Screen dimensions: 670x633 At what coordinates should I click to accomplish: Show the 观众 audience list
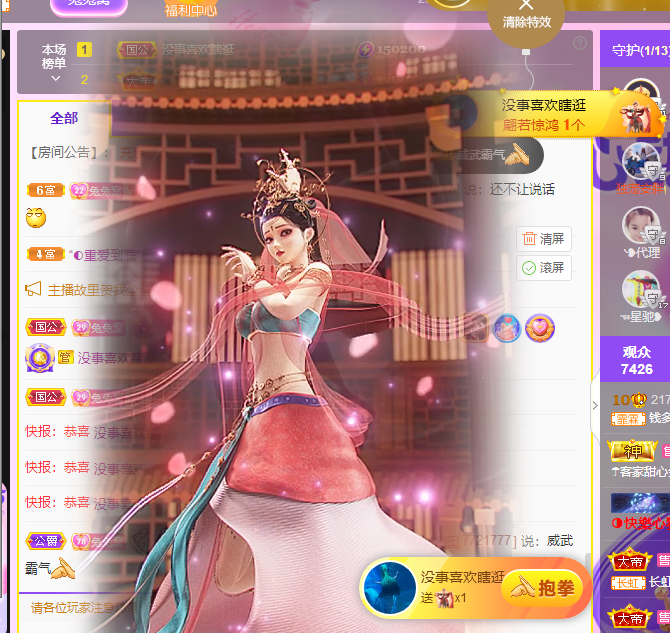tap(636, 360)
